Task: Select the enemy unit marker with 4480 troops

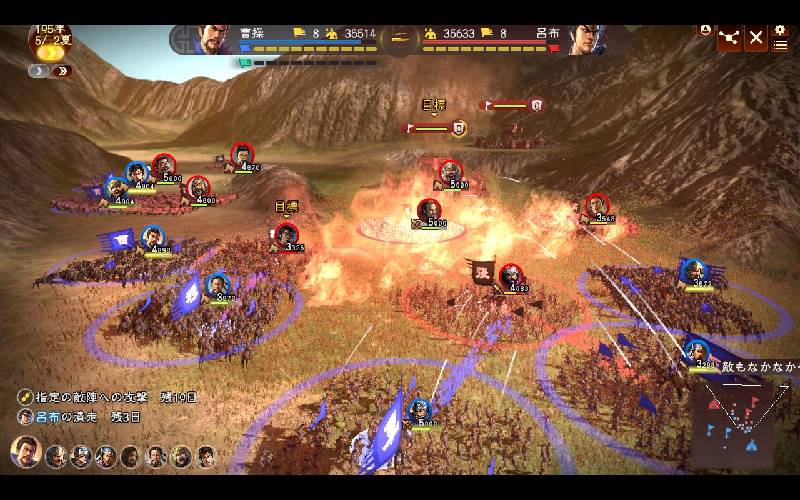Action: 511,275
